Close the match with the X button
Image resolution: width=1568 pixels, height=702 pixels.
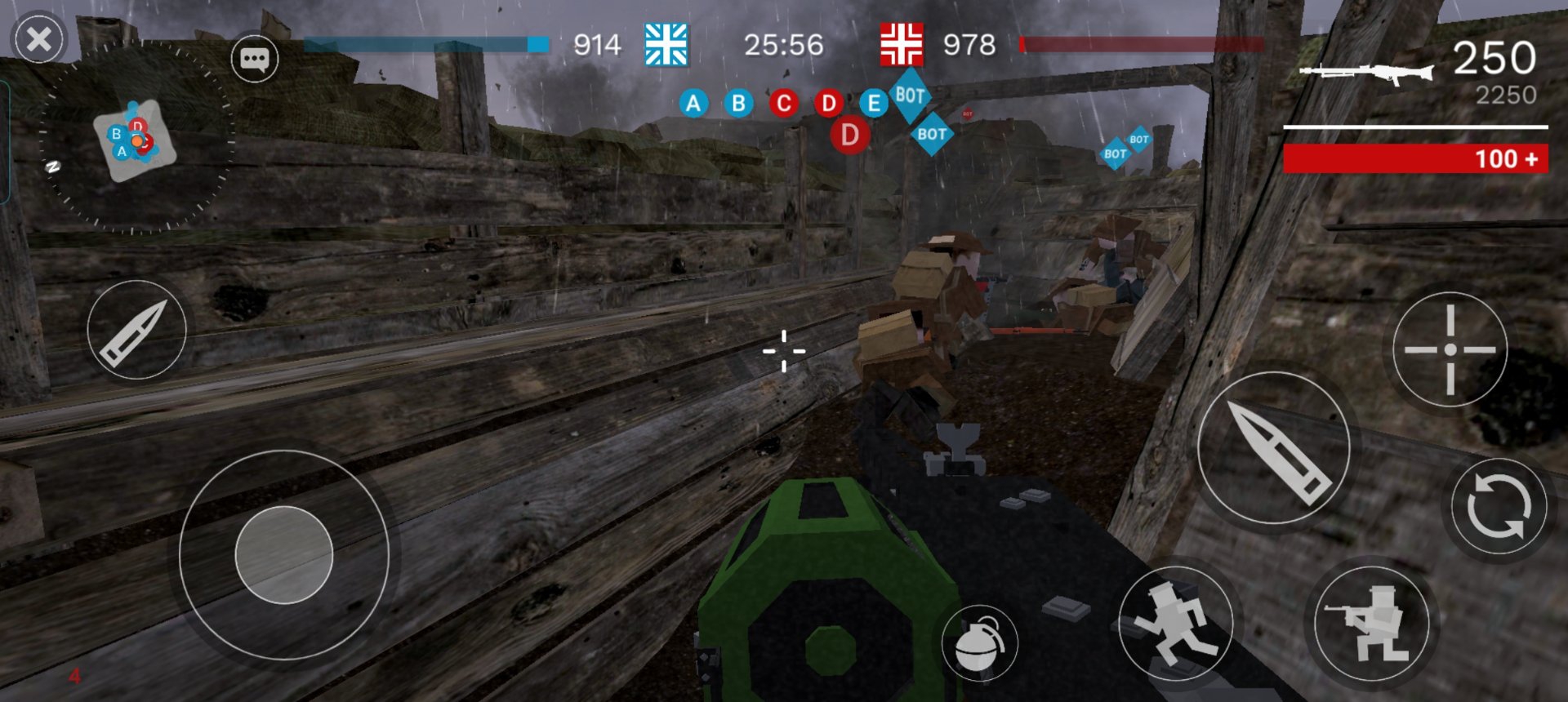(38, 39)
